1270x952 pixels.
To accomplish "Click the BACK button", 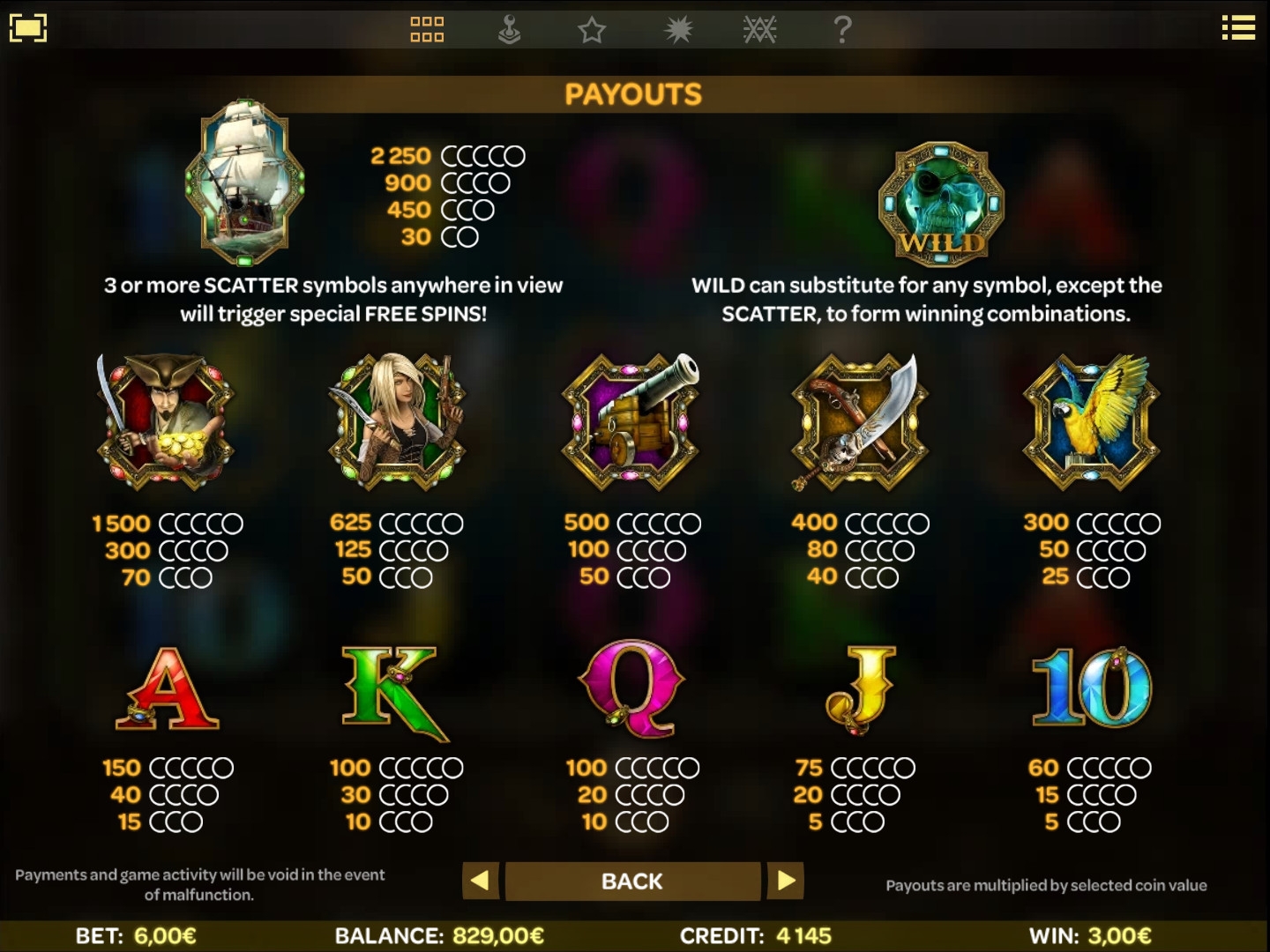I will [x=632, y=881].
